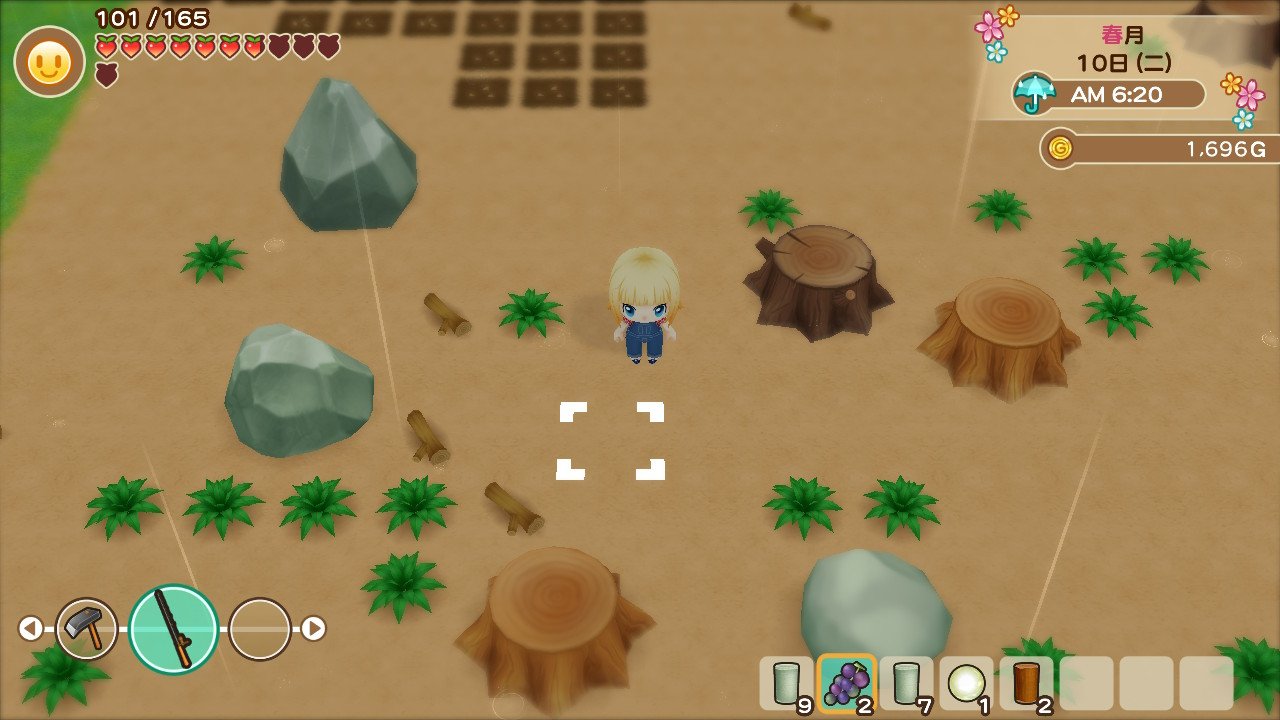Image resolution: width=1280 pixels, height=720 pixels.
Task: Choose the fishing rod tool
Action: click(x=174, y=628)
